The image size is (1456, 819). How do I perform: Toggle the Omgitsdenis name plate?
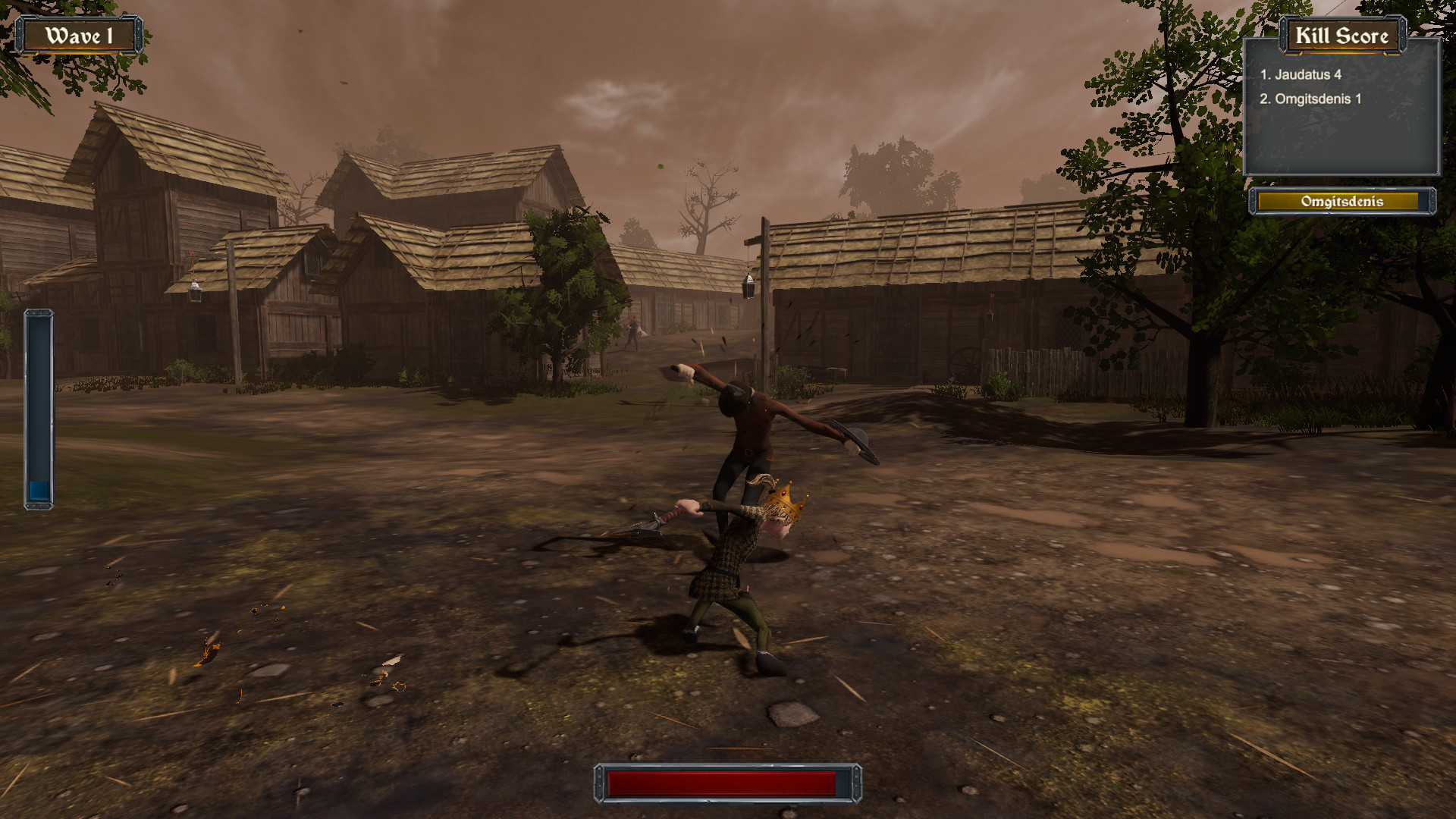pyautogui.click(x=1342, y=202)
